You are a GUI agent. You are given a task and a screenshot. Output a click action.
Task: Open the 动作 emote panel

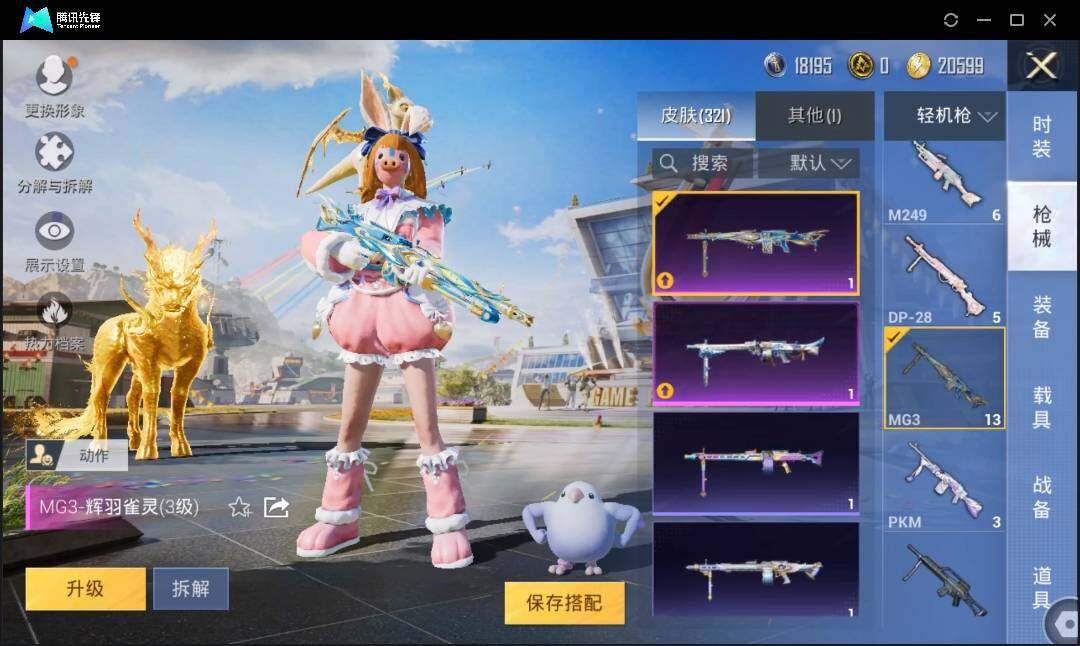pyautogui.click(x=77, y=456)
